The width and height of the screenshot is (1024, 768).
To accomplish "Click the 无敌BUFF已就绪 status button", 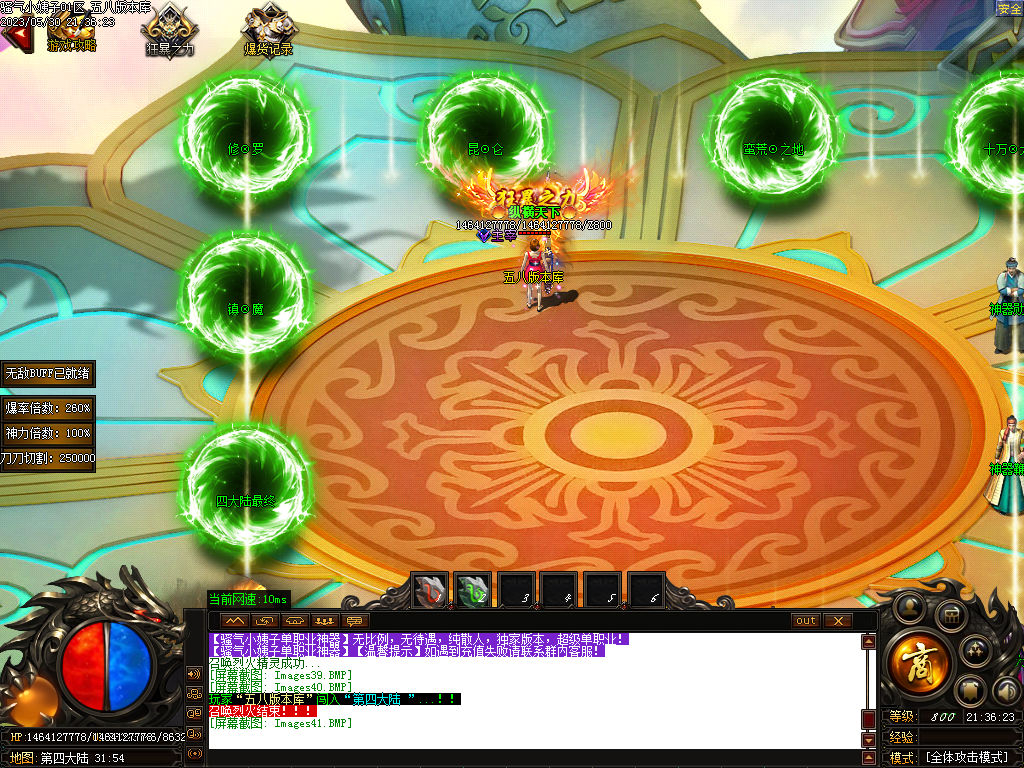I will click(48, 373).
